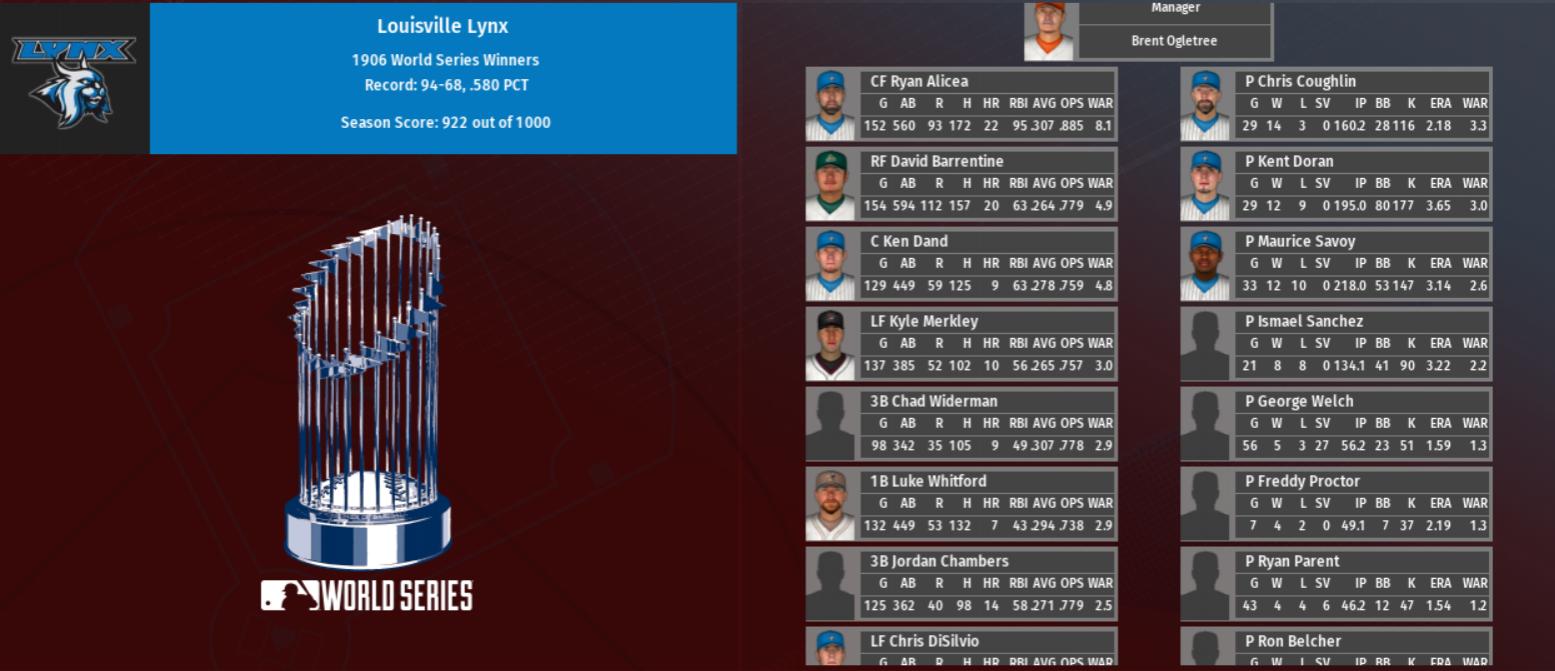Choose pitcher Ryan Parent's row

click(1292, 561)
